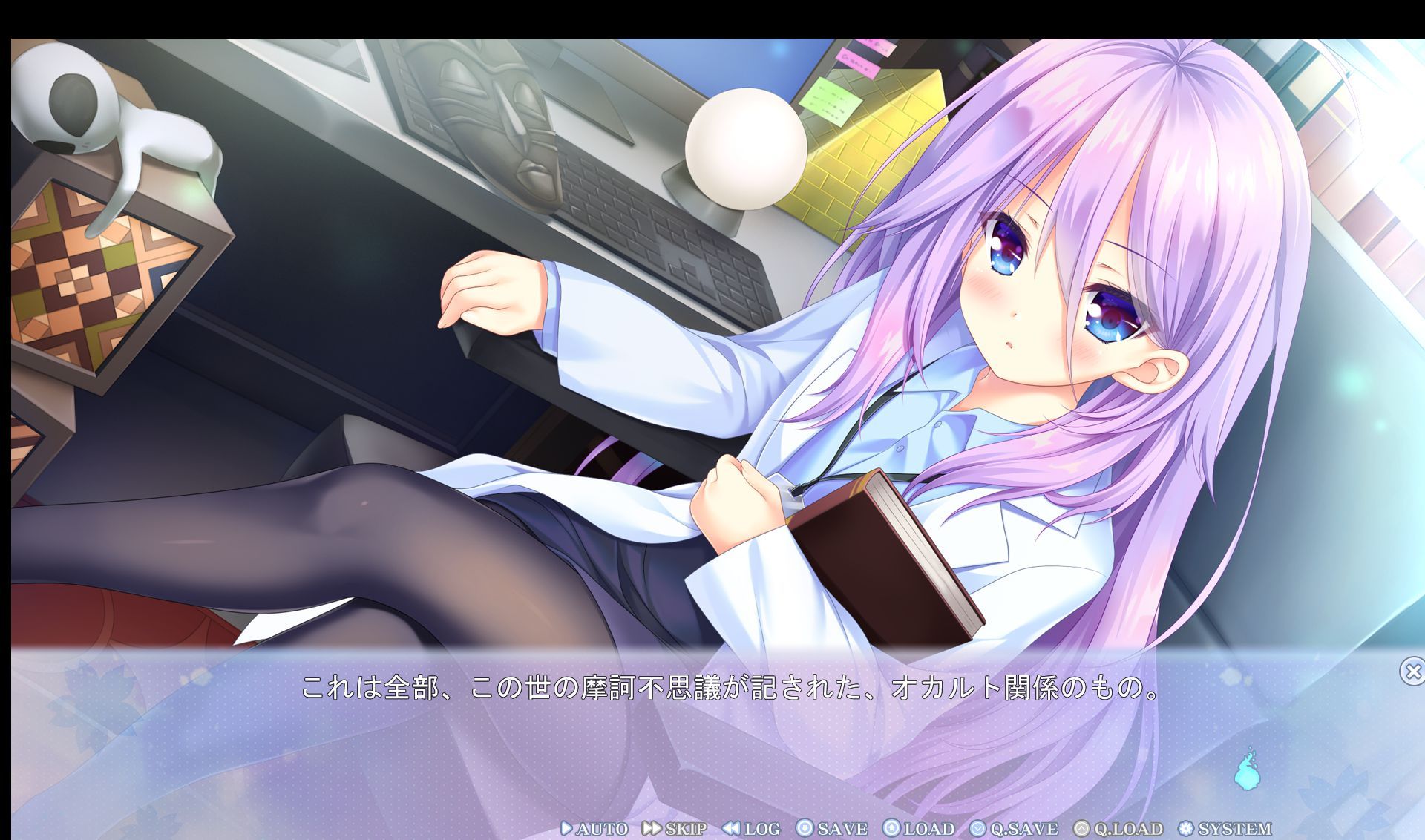Click the character artwork

pyautogui.click(x=1002, y=334)
